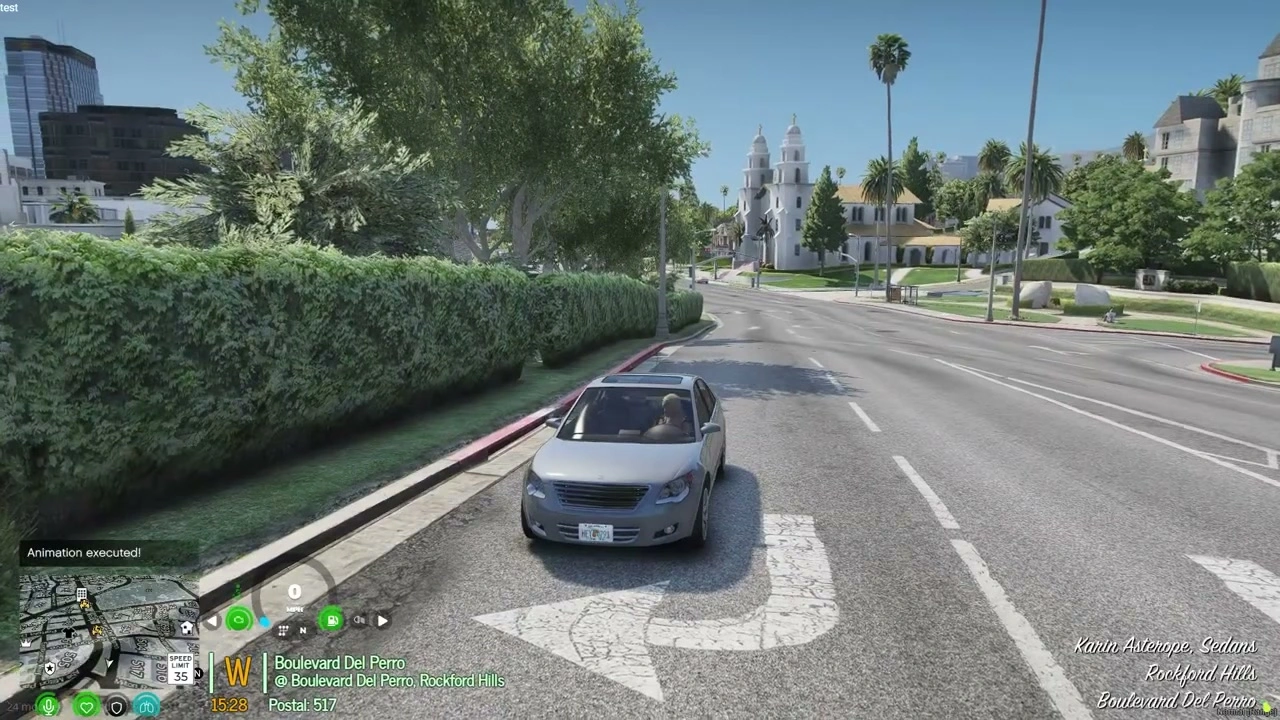This screenshot has height=720, width=1280.
Task: Click the house marker on the minimap
Action: (185, 627)
